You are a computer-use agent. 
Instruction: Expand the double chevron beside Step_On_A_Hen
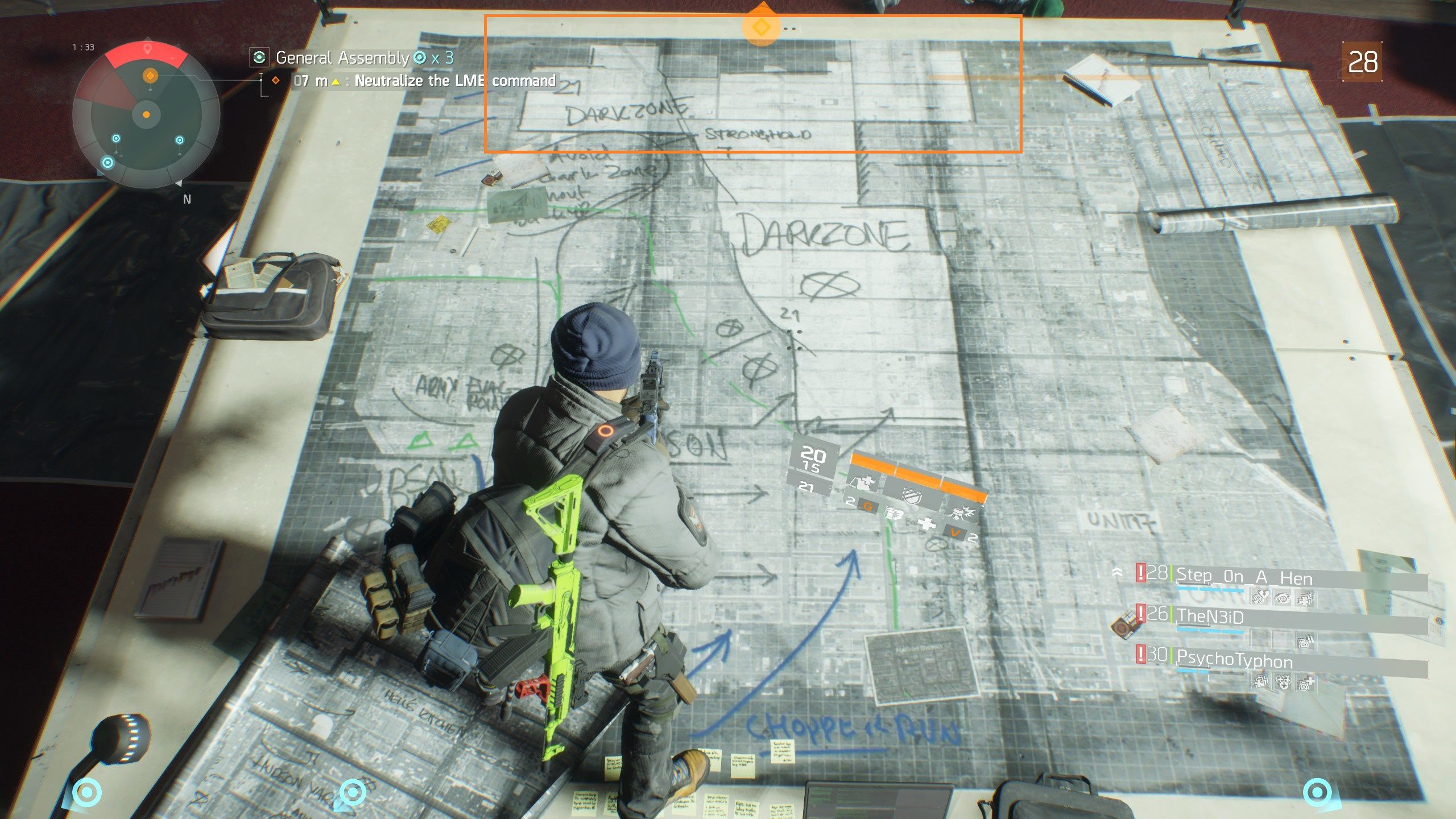coord(1117,572)
